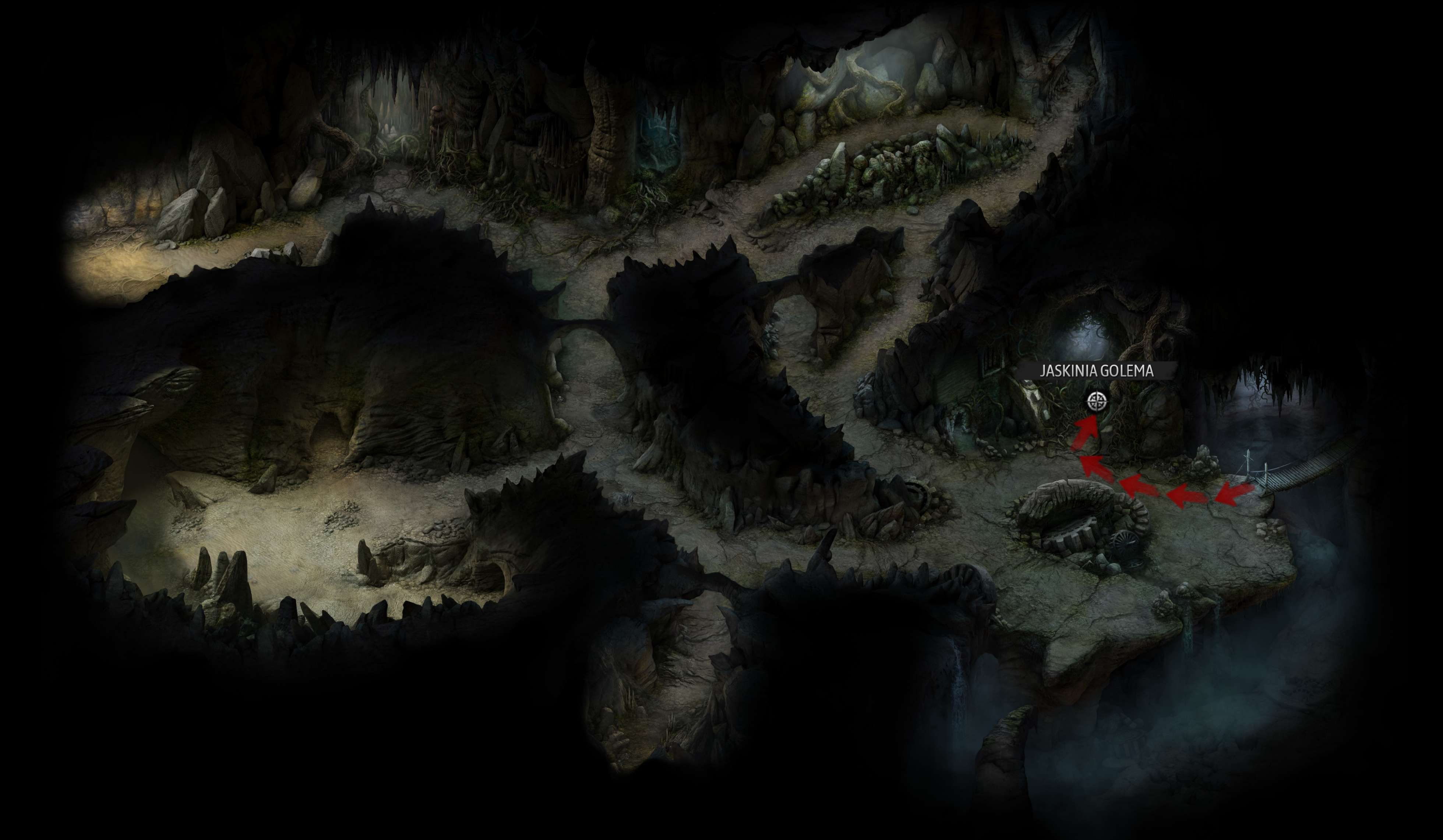The height and width of the screenshot is (840, 1443).
Task: Click the Jaskinia Golema location label
Action: [x=1096, y=371]
